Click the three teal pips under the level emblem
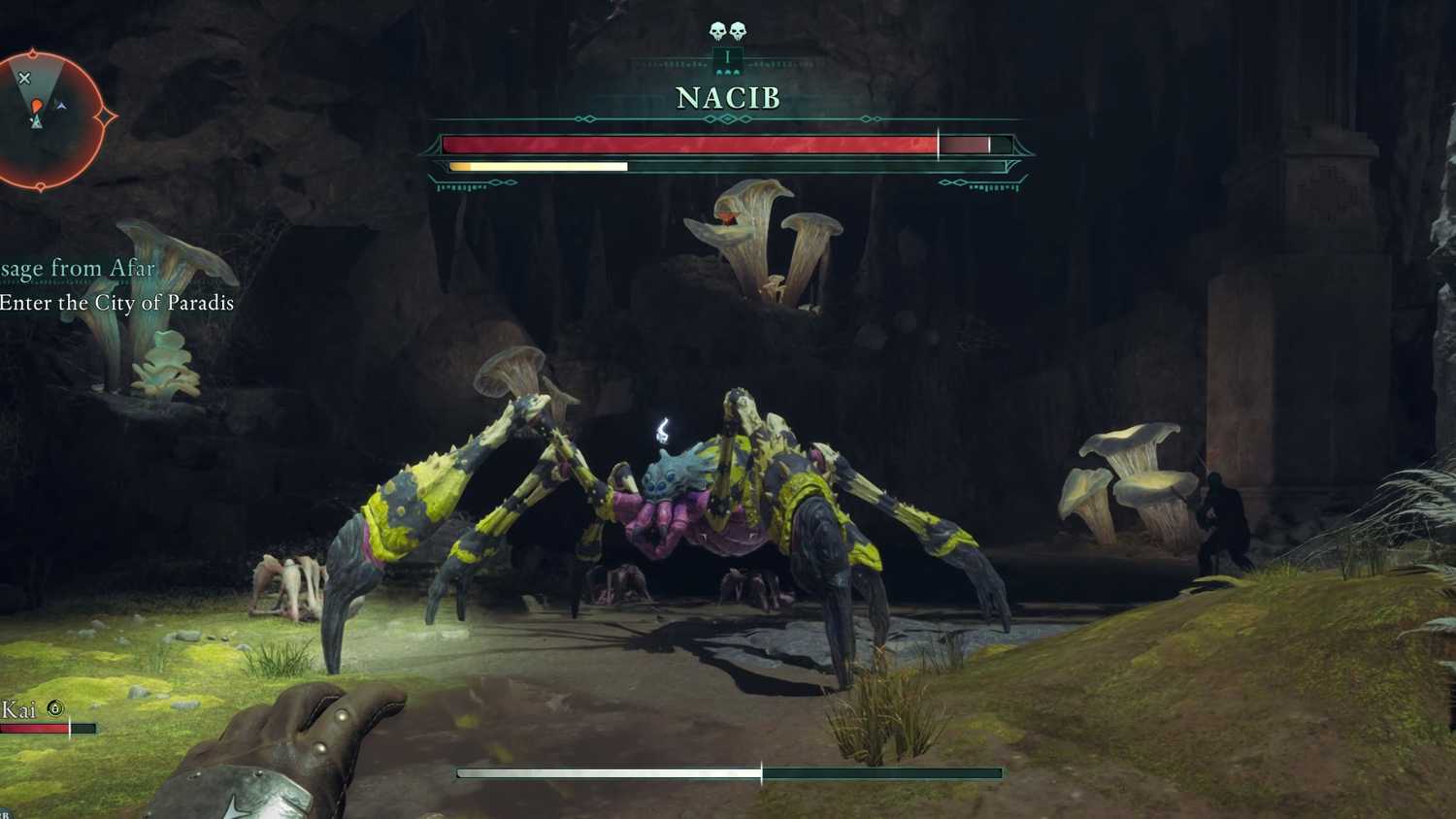This screenshot has width=1456, height=819. [x=727, y=71]
